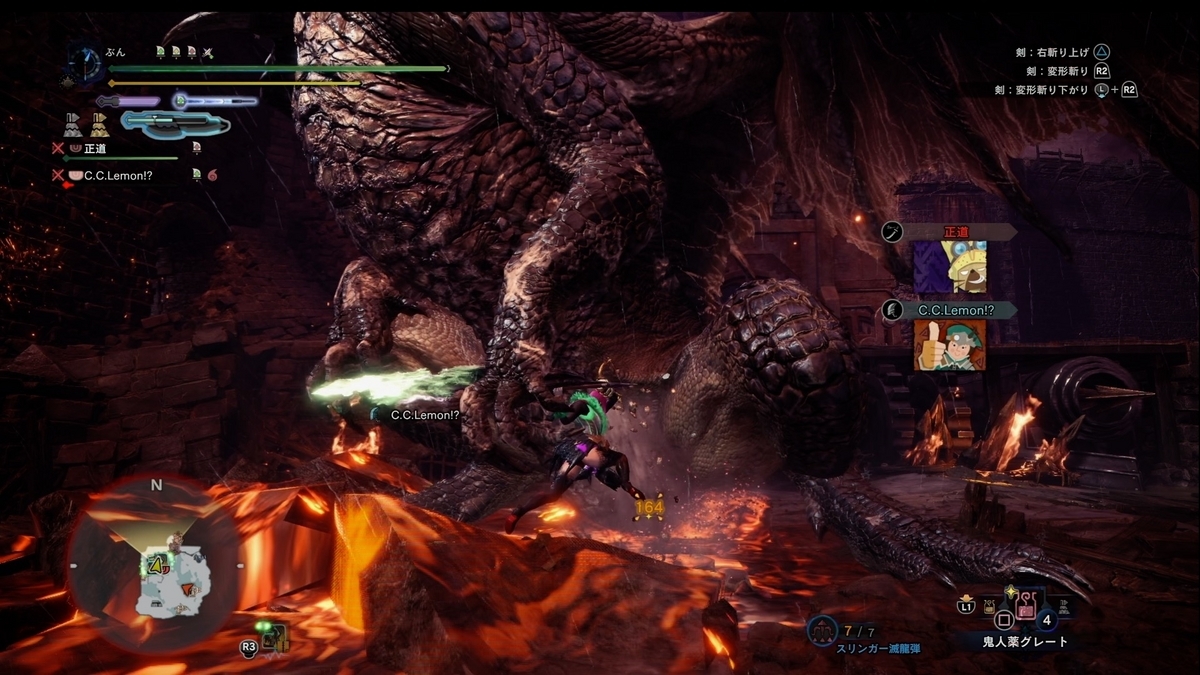Screen dimensions: 1200x675
Task: Click the スリンガー滅龍弾 slinger ammo icon
Action: coord(823,630)
